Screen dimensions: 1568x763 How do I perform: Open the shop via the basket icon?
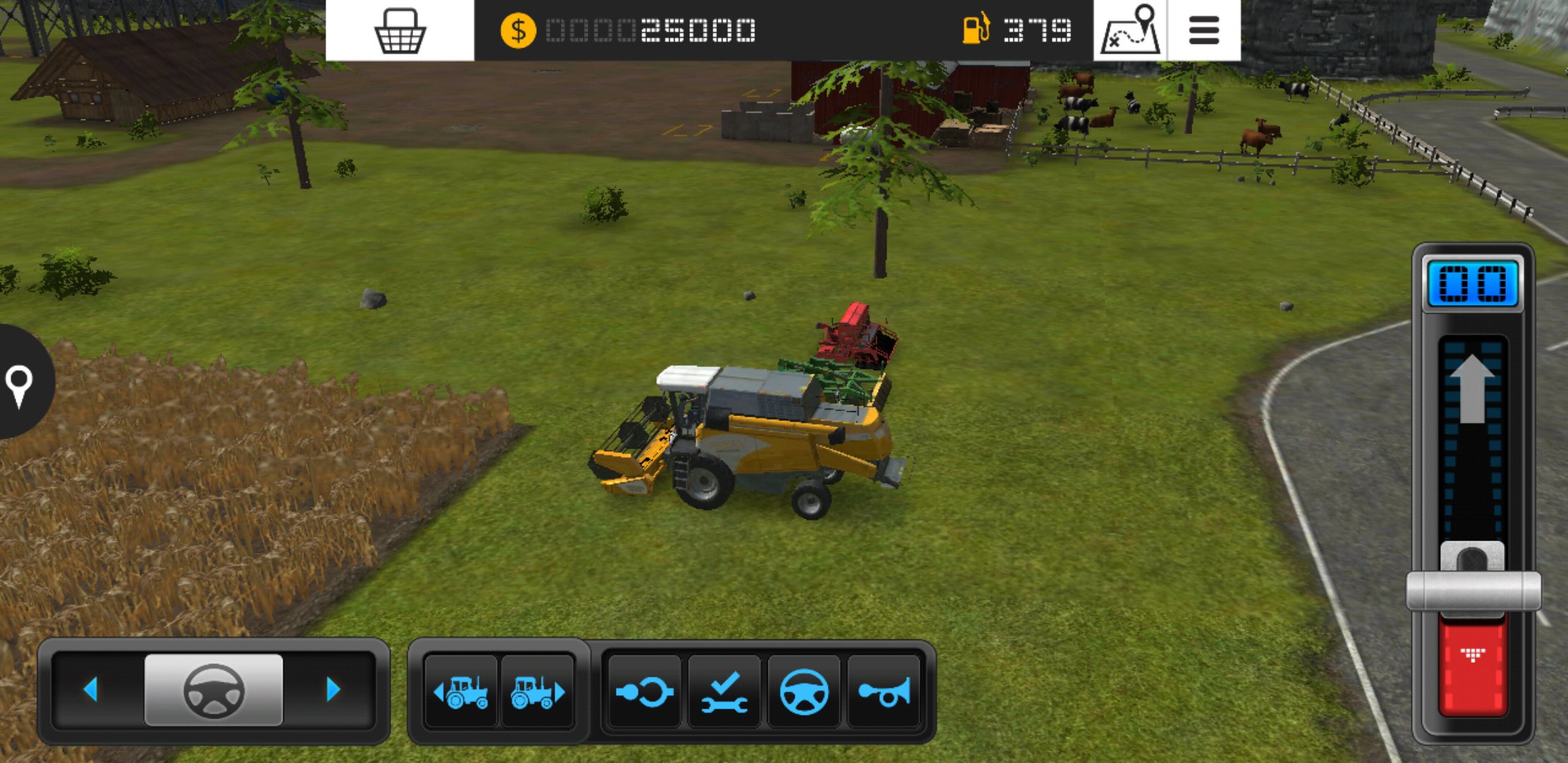(401, 30)
